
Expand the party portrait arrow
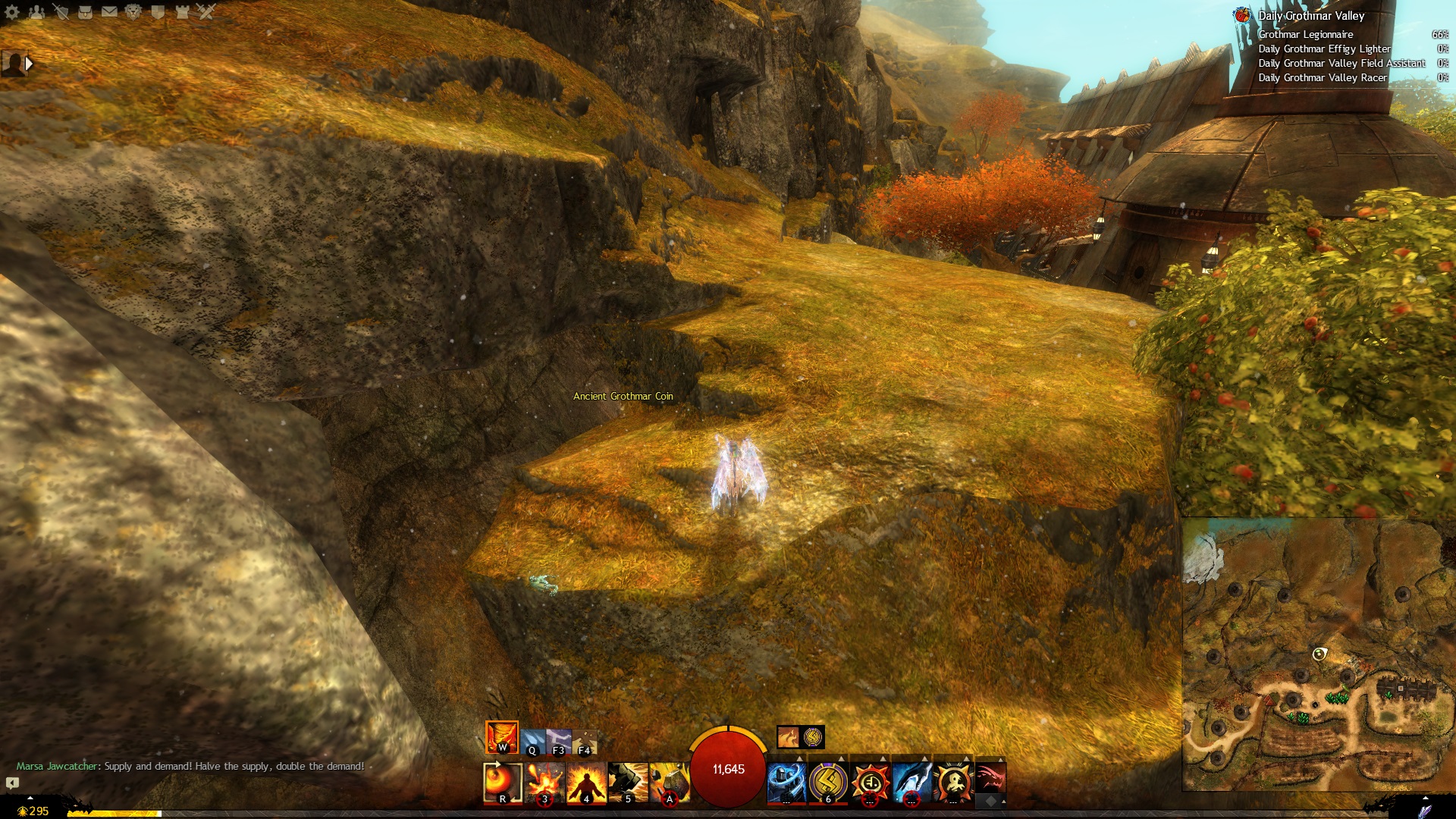pos(29,64)
